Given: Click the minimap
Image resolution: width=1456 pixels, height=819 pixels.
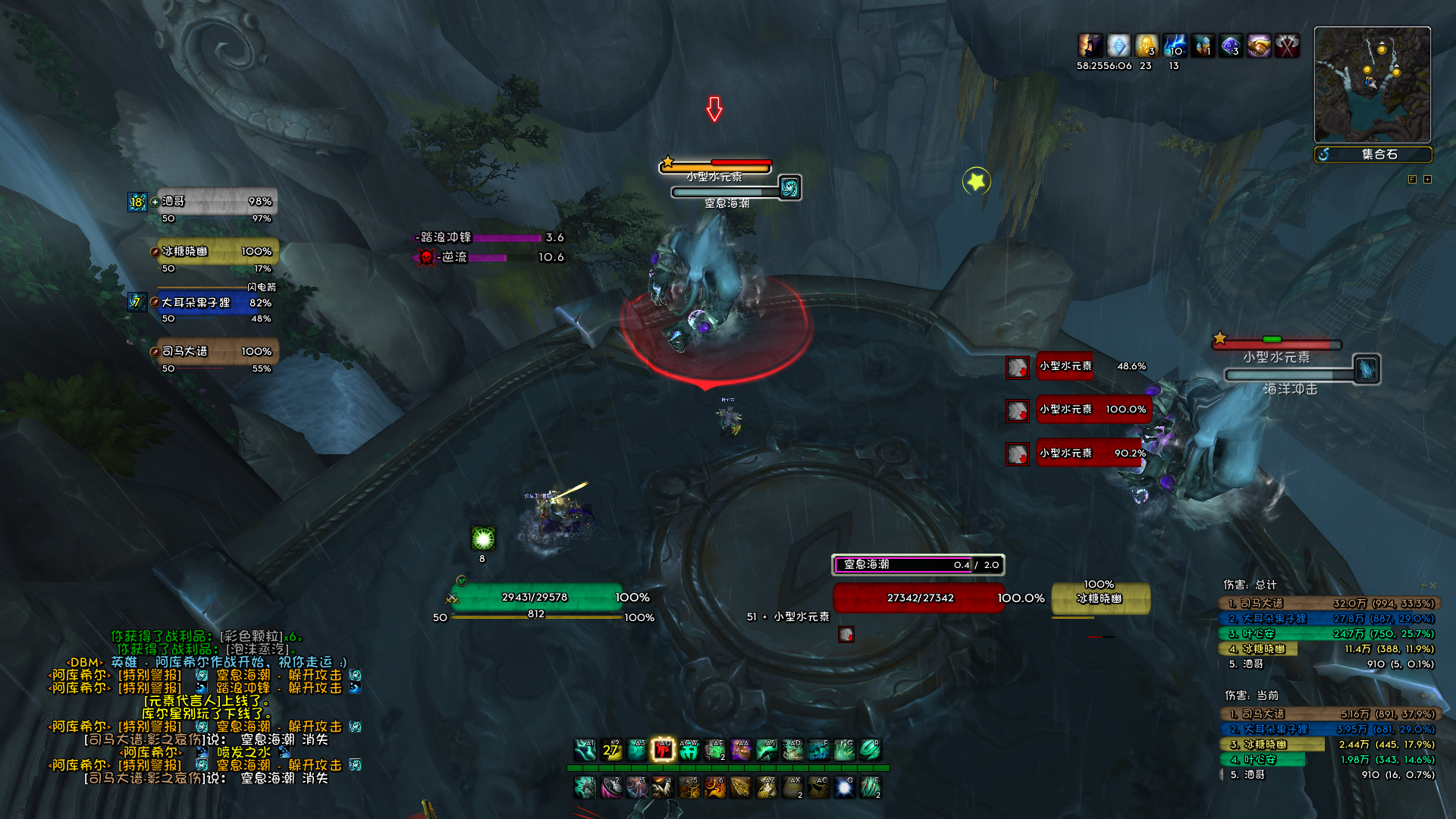Looking at the screenshot, I should click(x=1372, y=84).
